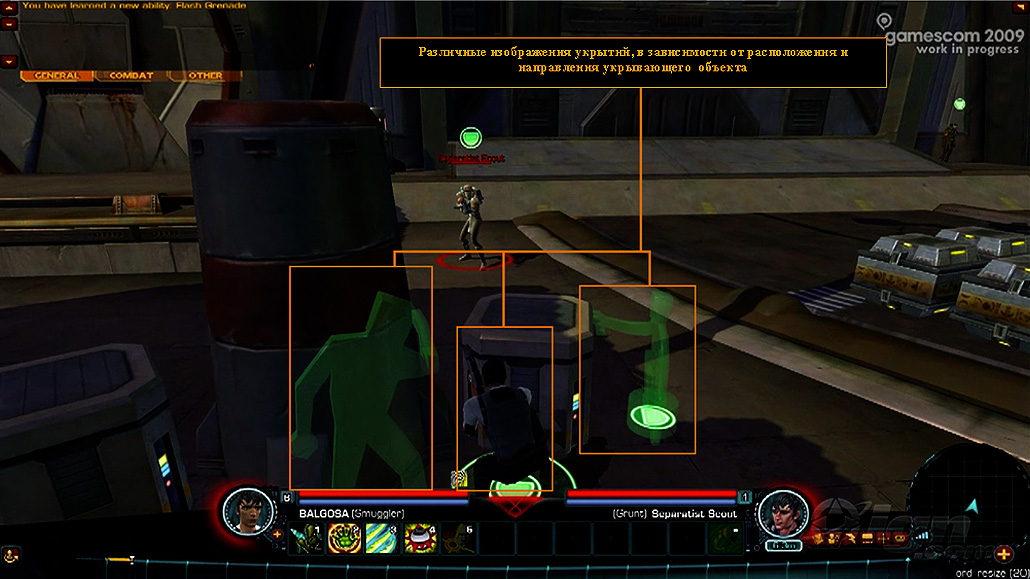Select the Other chat tab
The image size is (1030, 579).
click(205, 75)
